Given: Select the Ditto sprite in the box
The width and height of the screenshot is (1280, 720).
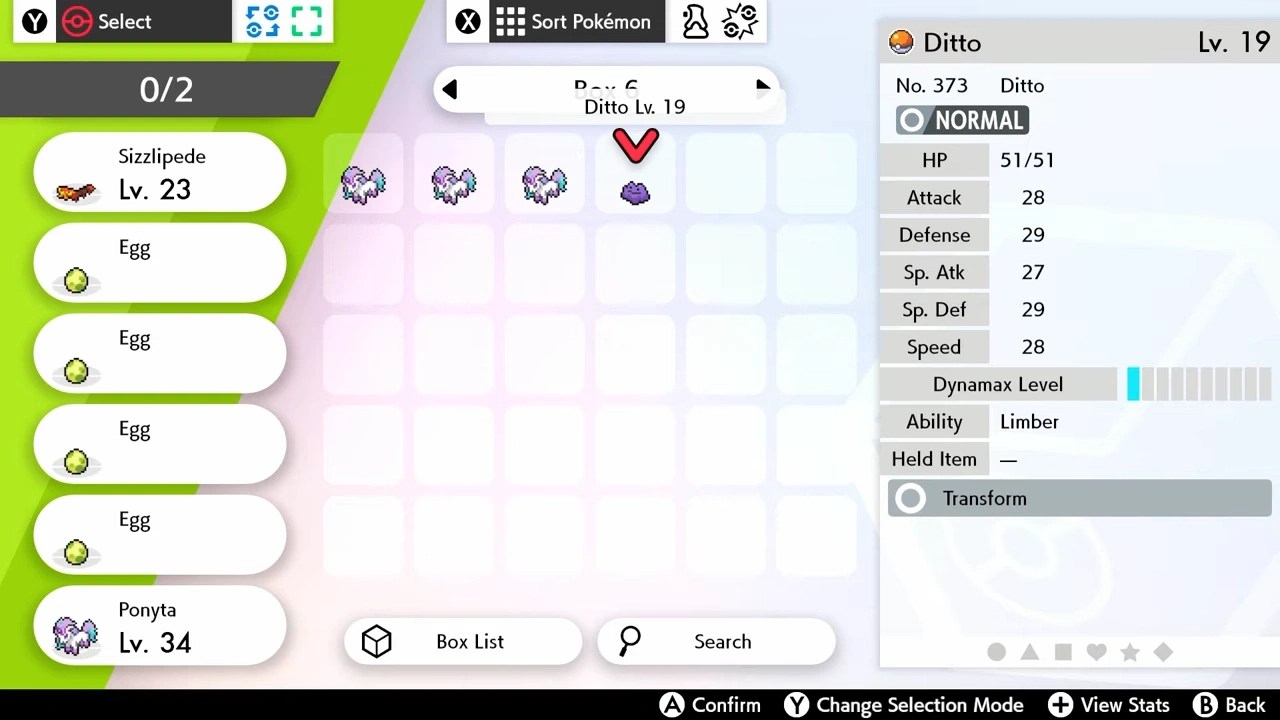Looking at the screenshot, I should click(635, 190).
